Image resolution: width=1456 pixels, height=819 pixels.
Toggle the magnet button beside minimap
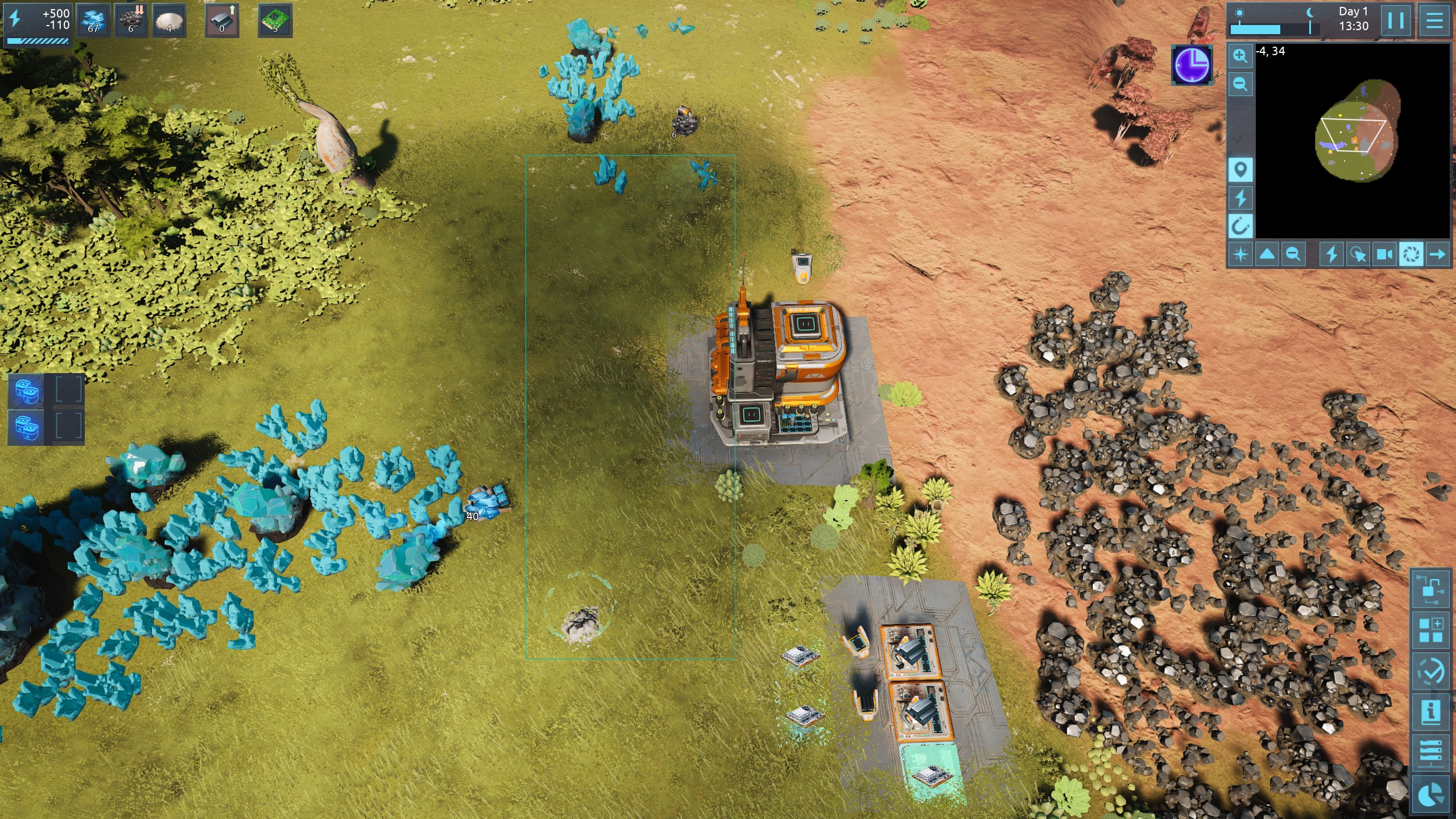[1240, 226]
